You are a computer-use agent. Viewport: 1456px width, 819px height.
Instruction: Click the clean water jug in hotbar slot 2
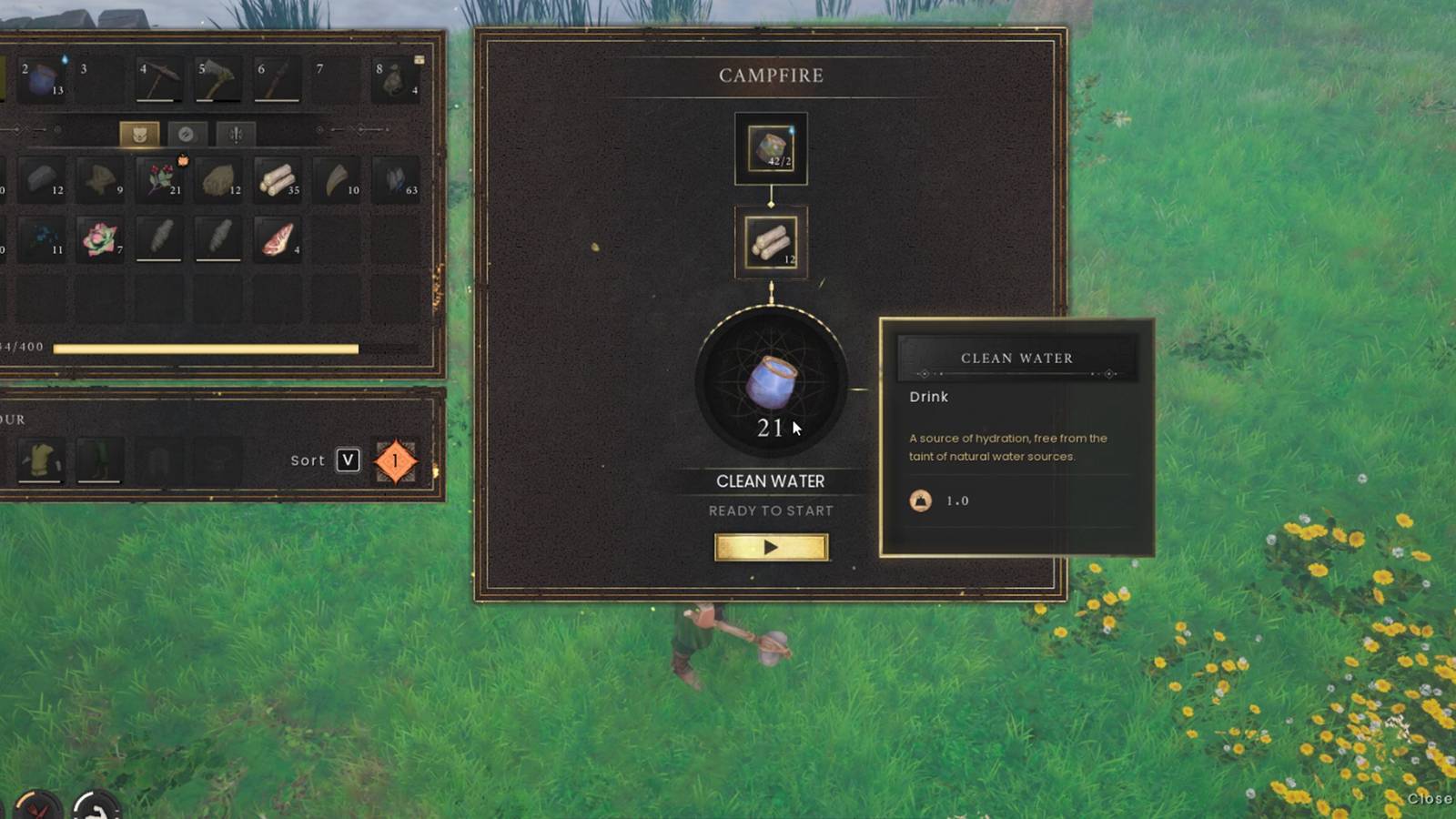(x=41, y=80)
